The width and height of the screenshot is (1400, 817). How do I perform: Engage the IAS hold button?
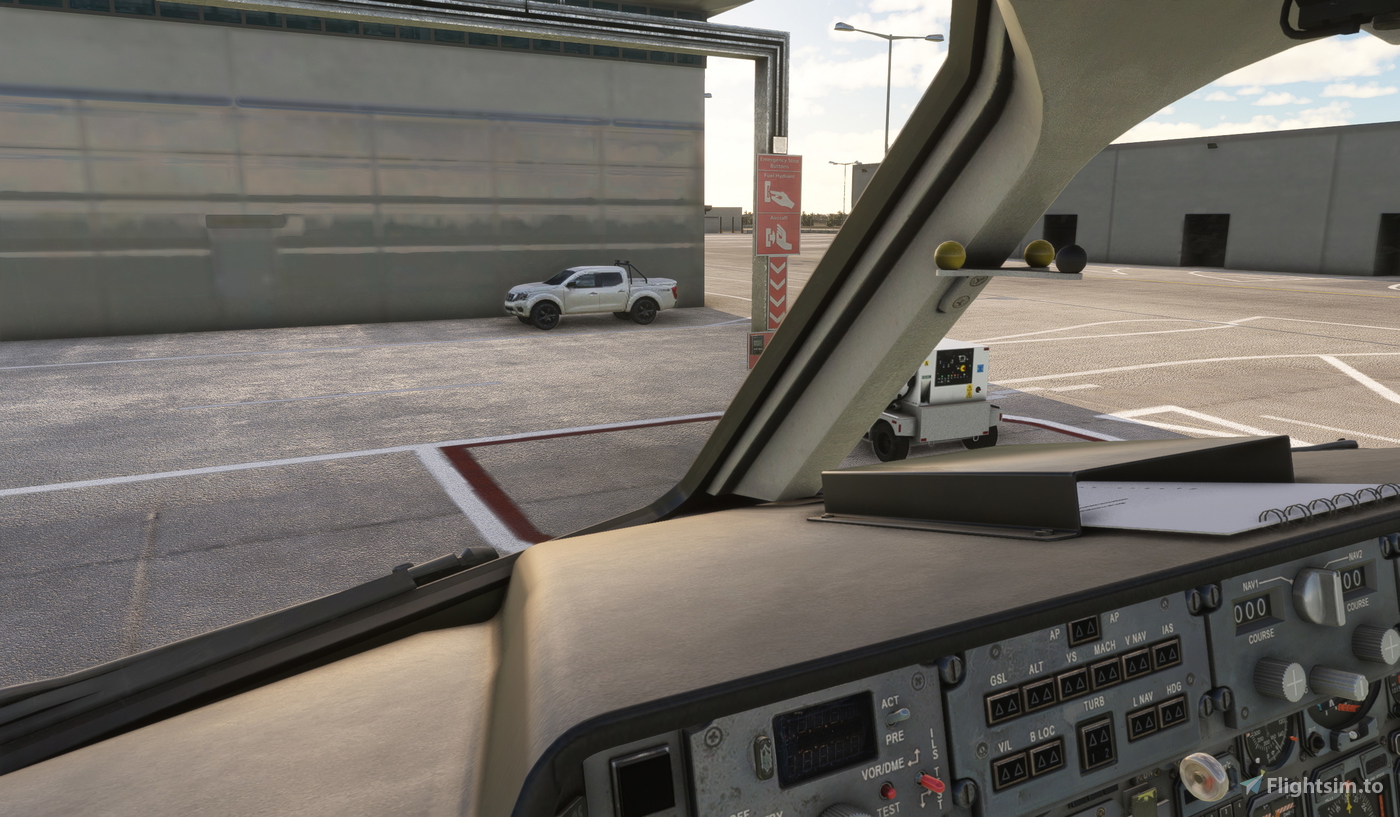tap(1166, 653)
